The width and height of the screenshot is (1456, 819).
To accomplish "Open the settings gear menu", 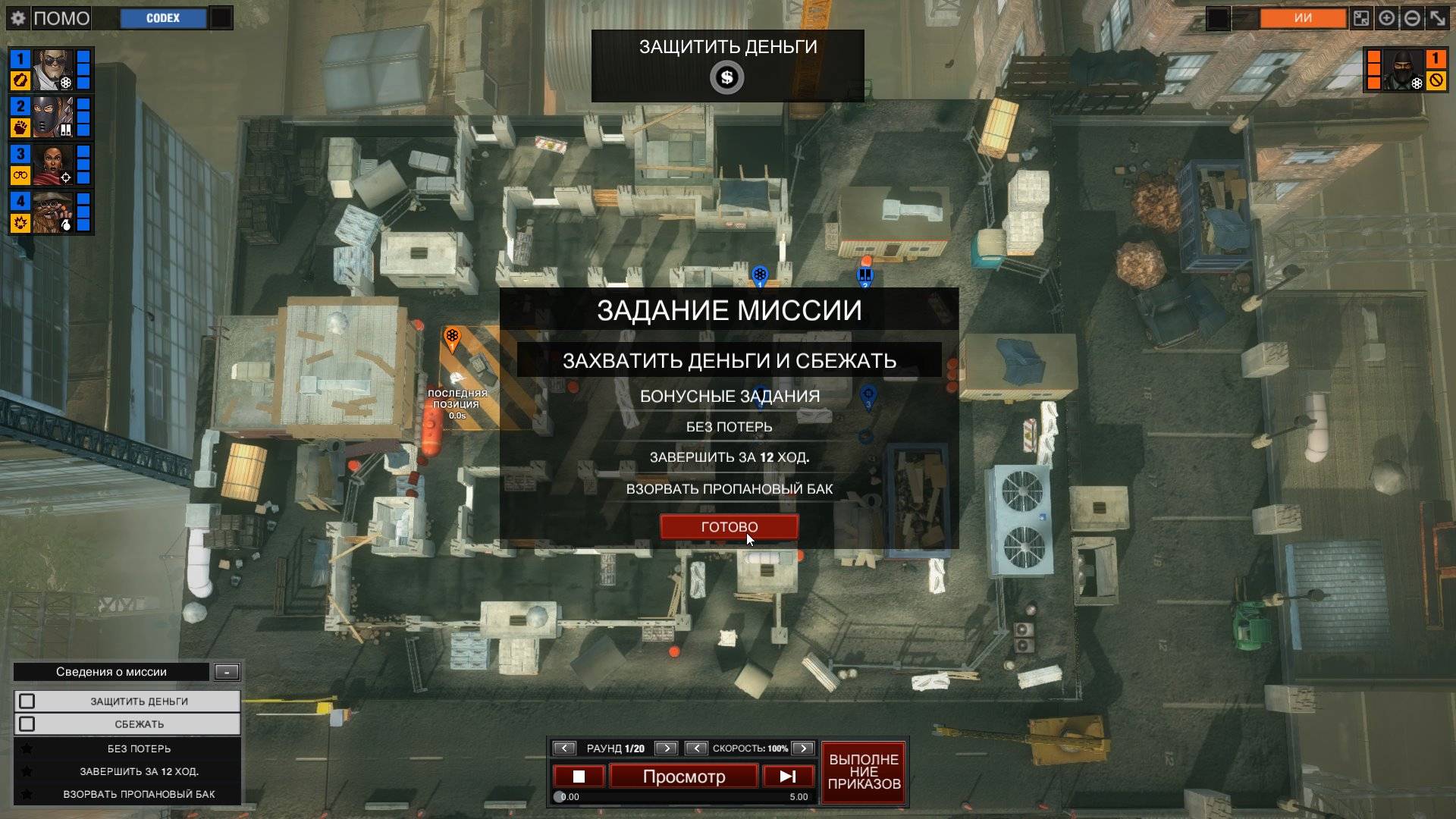I will 18,18.
